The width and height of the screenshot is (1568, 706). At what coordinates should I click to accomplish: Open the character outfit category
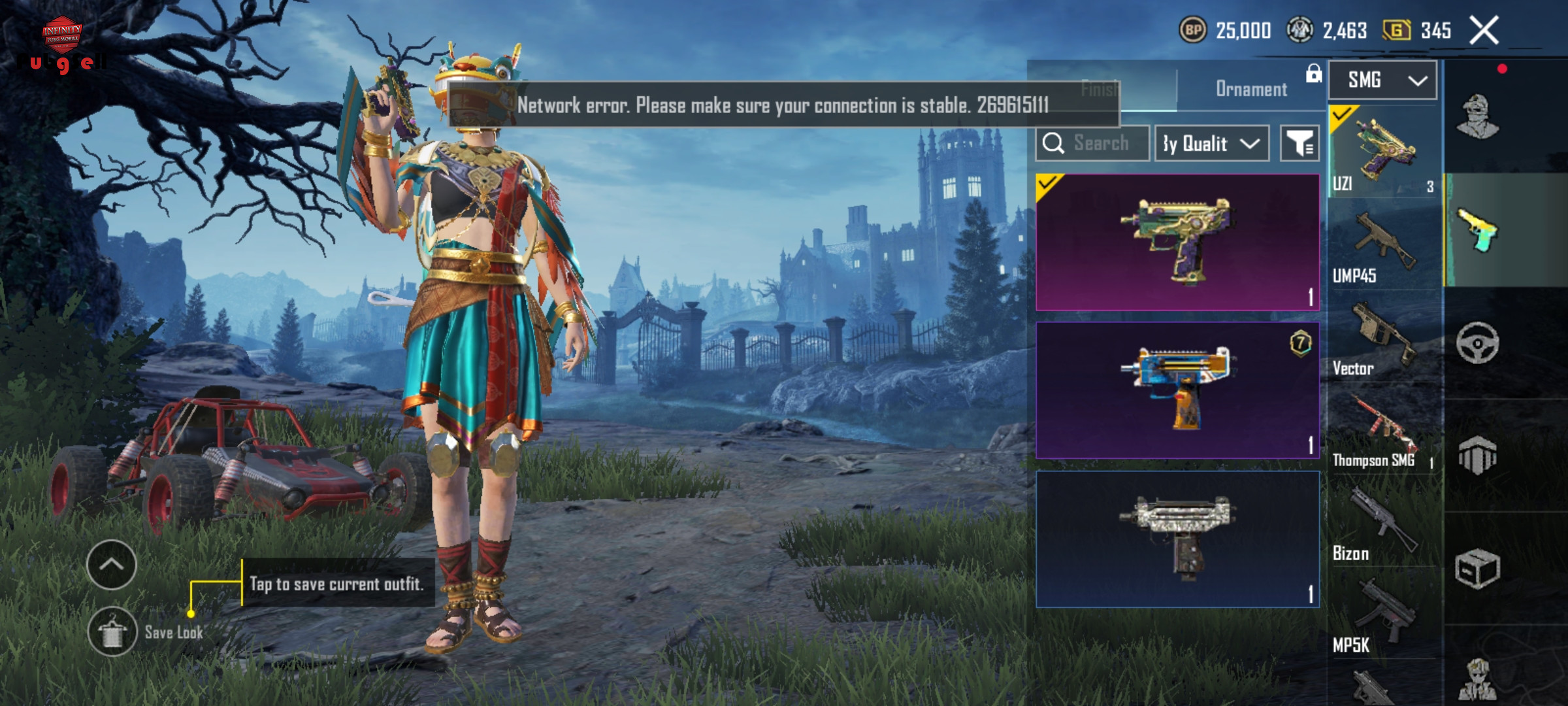(1478, 117)
